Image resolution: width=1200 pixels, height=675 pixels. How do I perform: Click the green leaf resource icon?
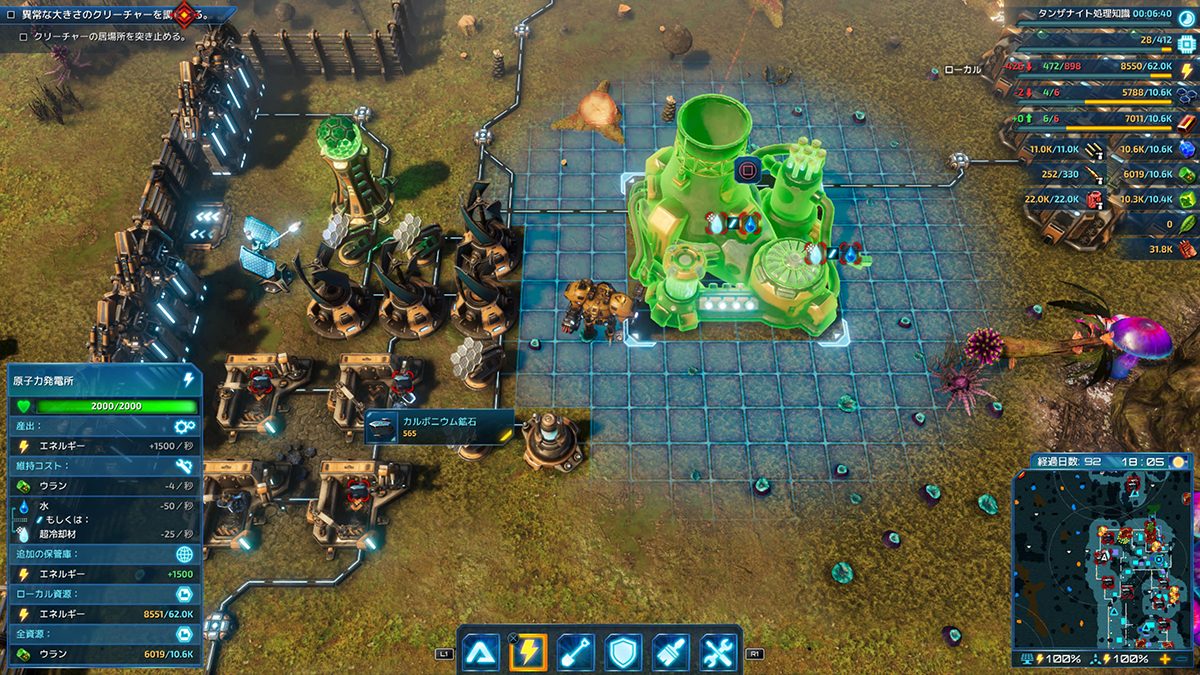[x=1187, y=225]
